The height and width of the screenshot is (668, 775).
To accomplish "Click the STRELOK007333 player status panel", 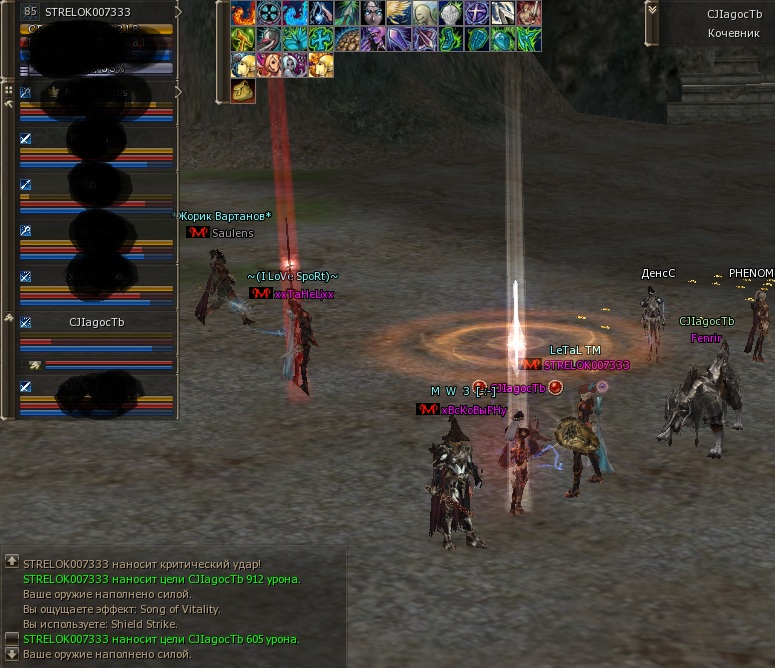I will 98,12.
